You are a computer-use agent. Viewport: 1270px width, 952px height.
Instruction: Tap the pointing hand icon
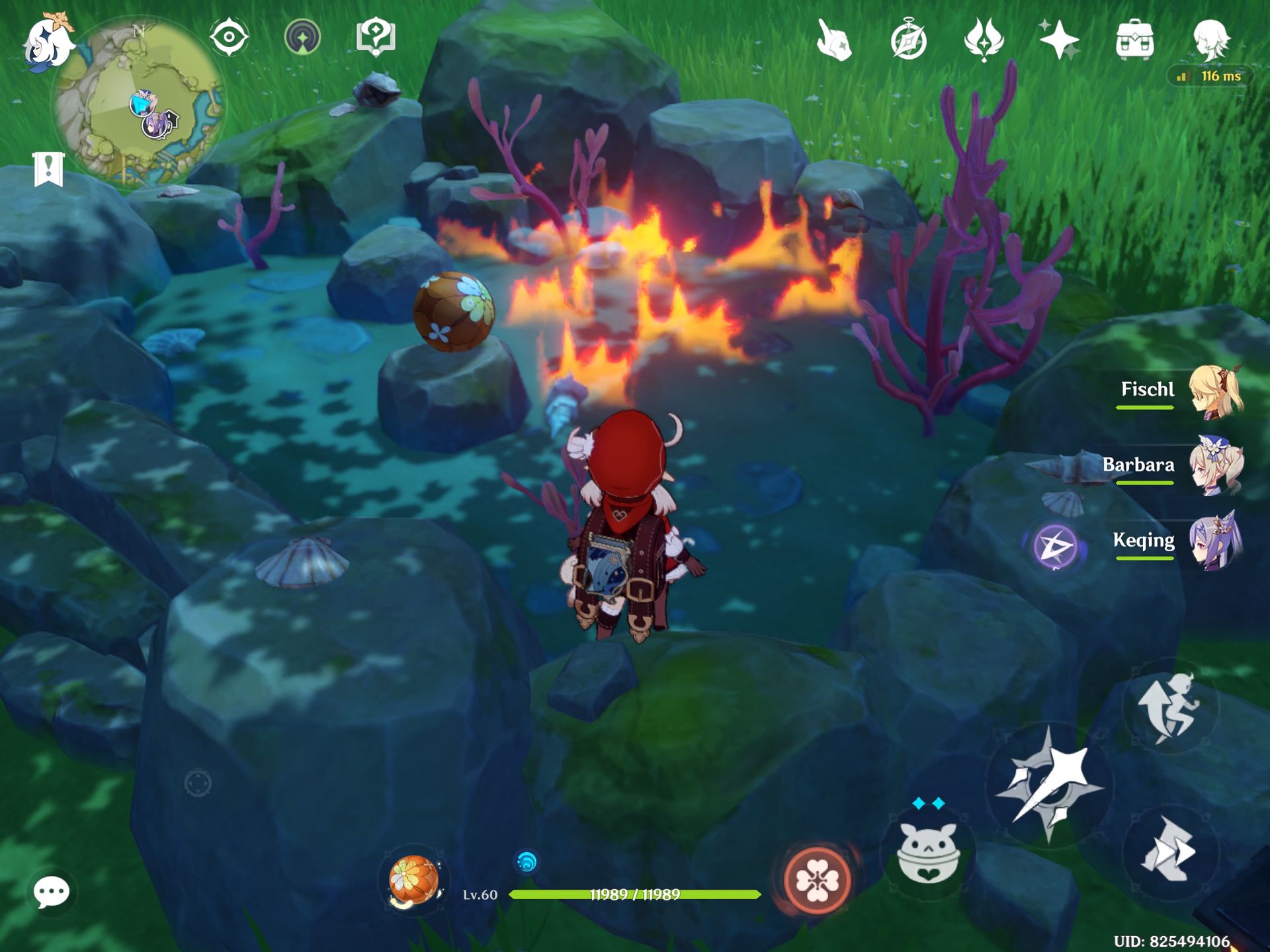pyautogui.click(x=833, y=40)
